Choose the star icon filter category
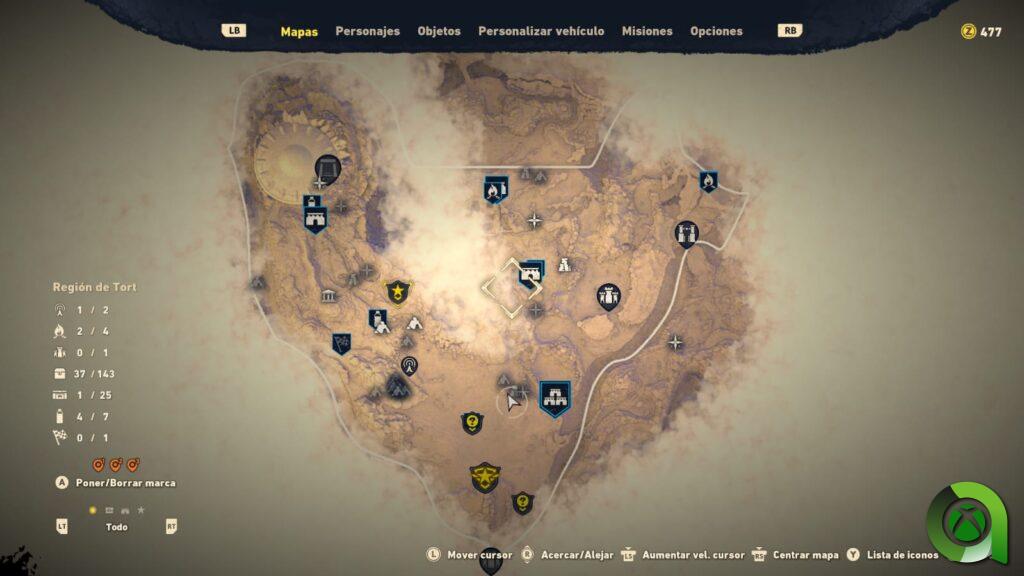This screenshot has height=576, width=1024. (x=141, y=510)
